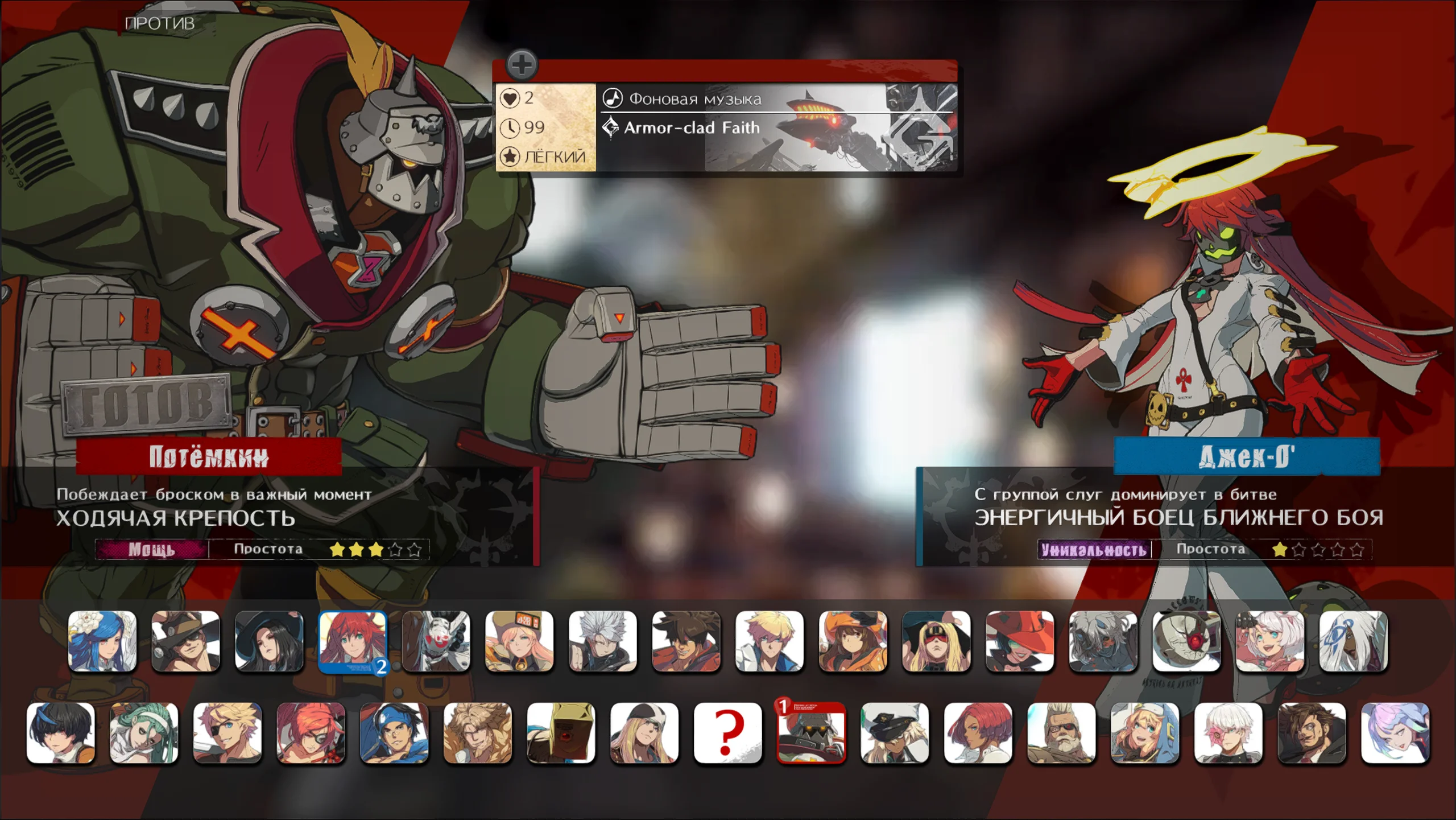The image size is (1456, 820).
Task: Pick Testament's black-haired portrait
Action: [x=269, y=641]
